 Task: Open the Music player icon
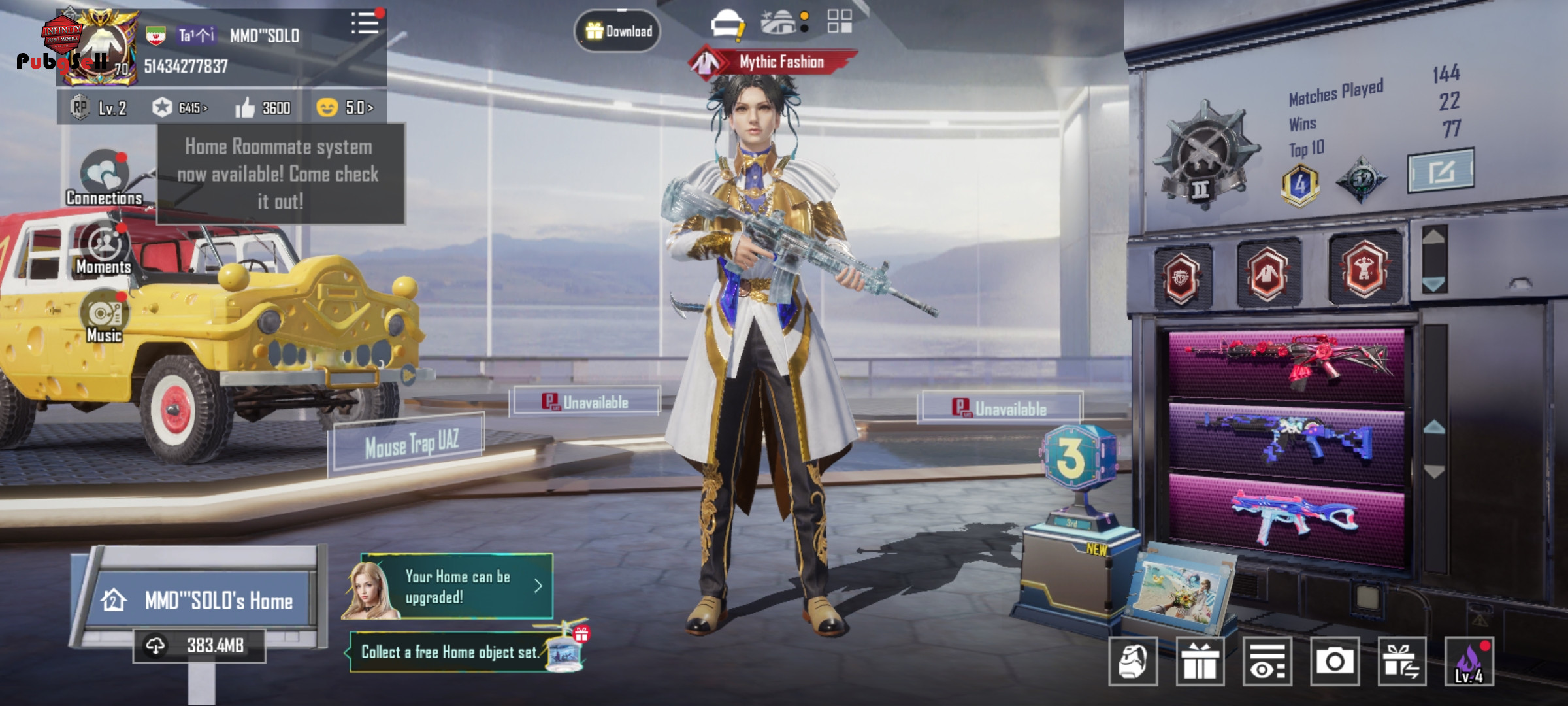tap(104, 317)
